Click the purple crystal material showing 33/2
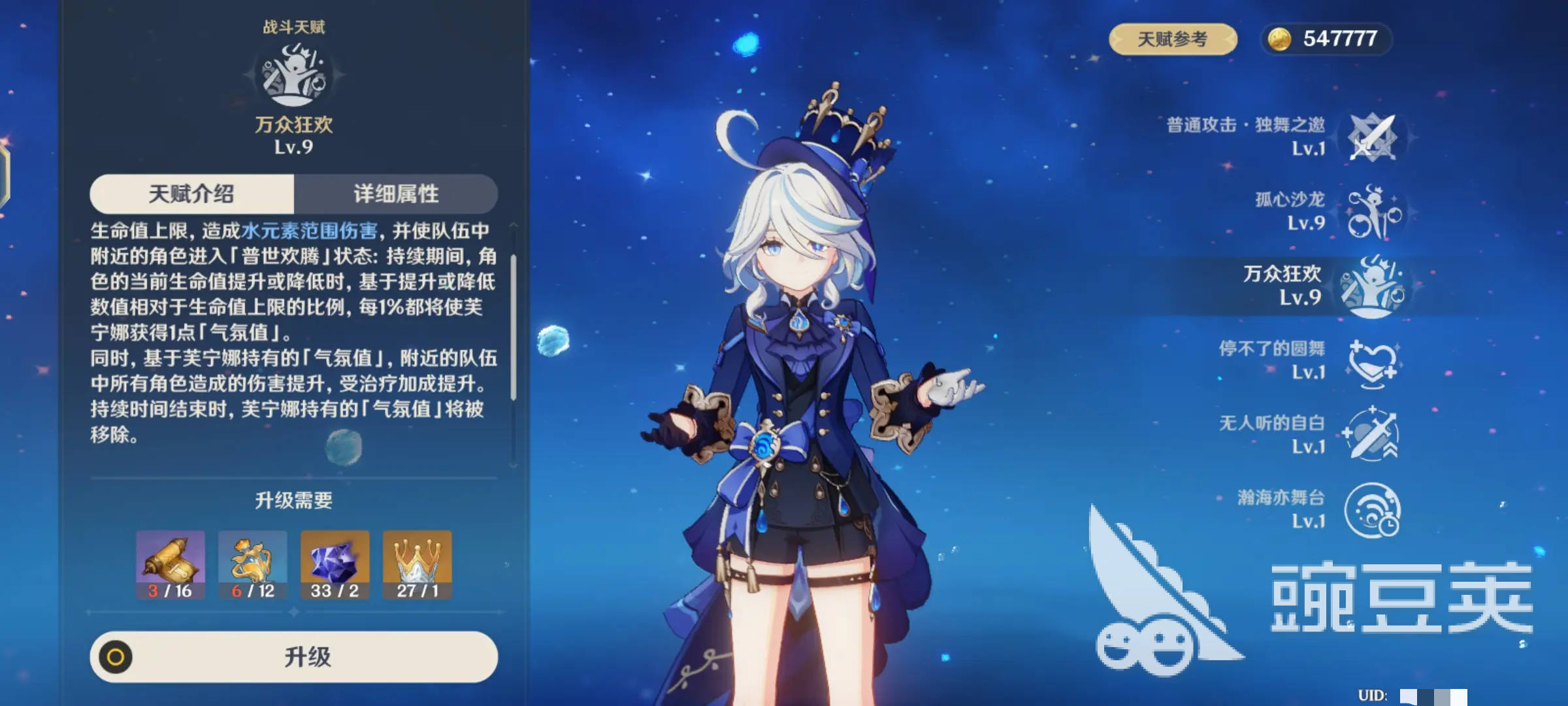This screenshot has height=706, width=1568. (x=333, y=563)
